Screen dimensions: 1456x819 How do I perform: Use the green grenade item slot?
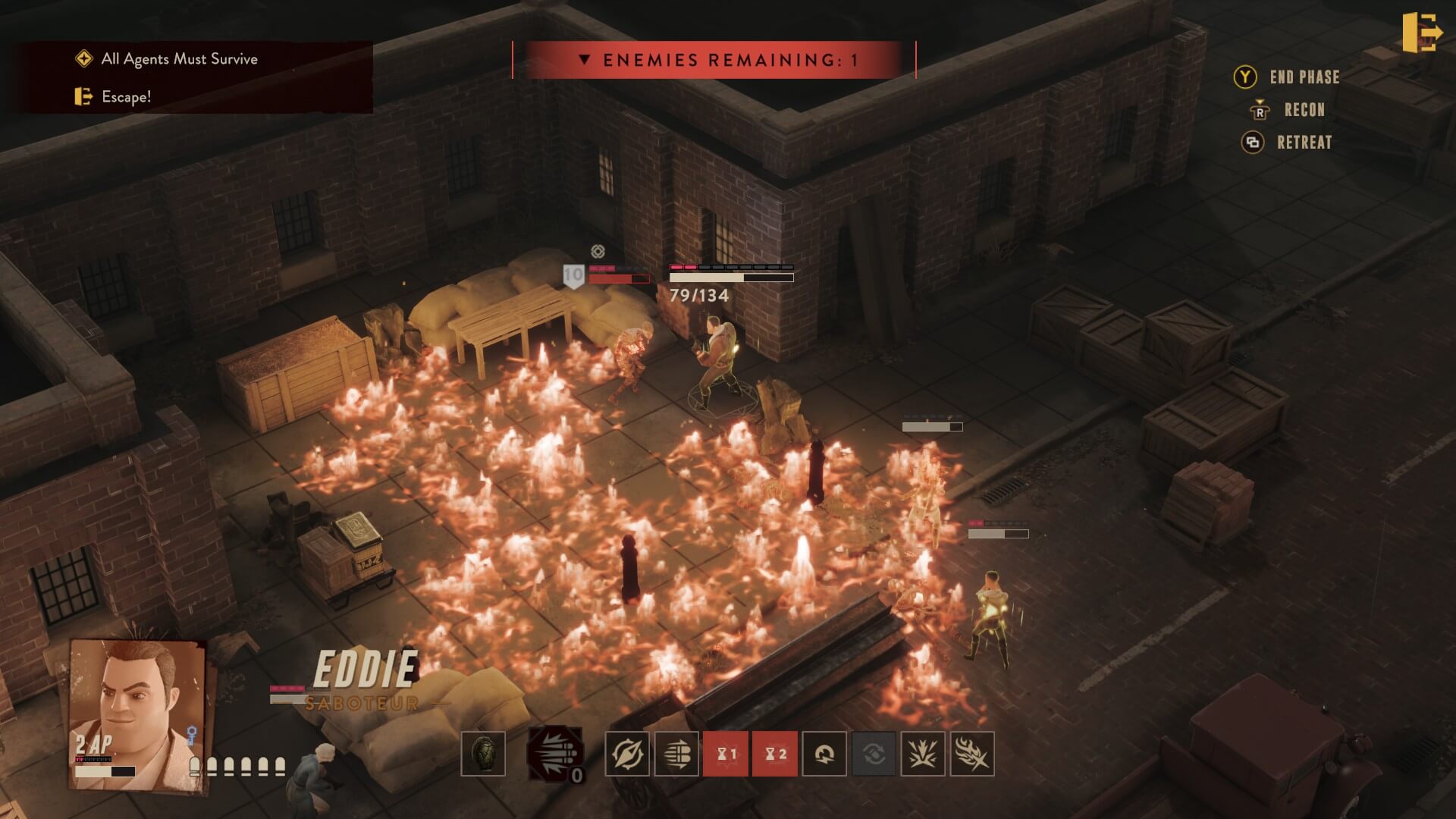483,754
